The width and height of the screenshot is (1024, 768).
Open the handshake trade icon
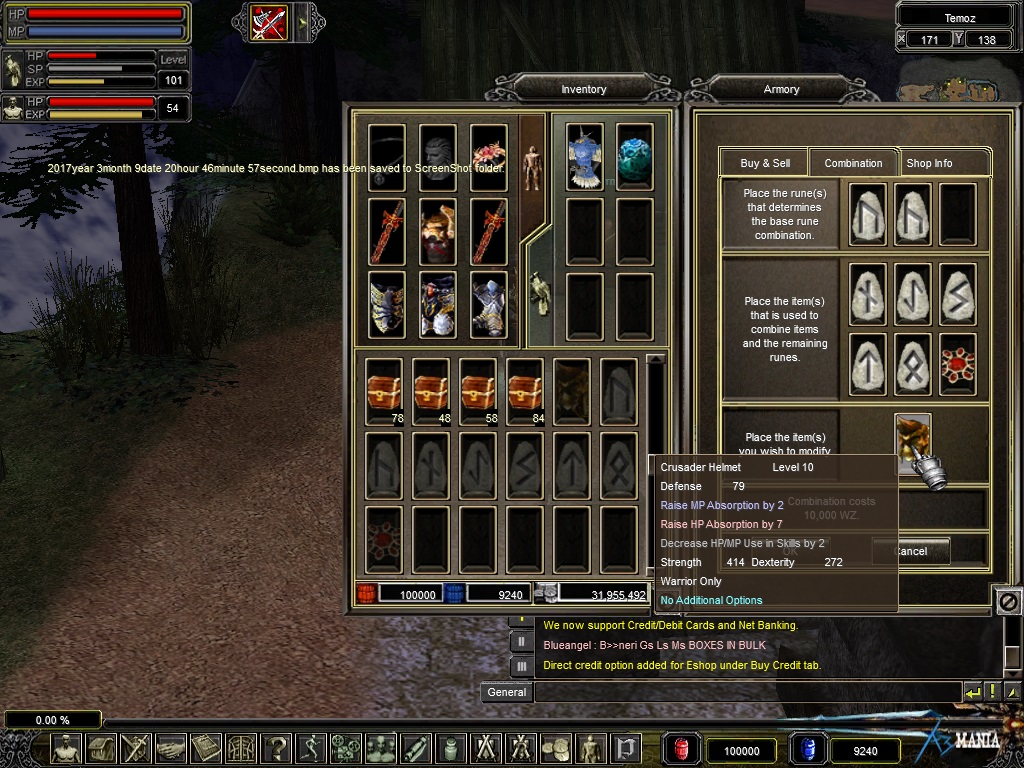click(x=170, y=748)
